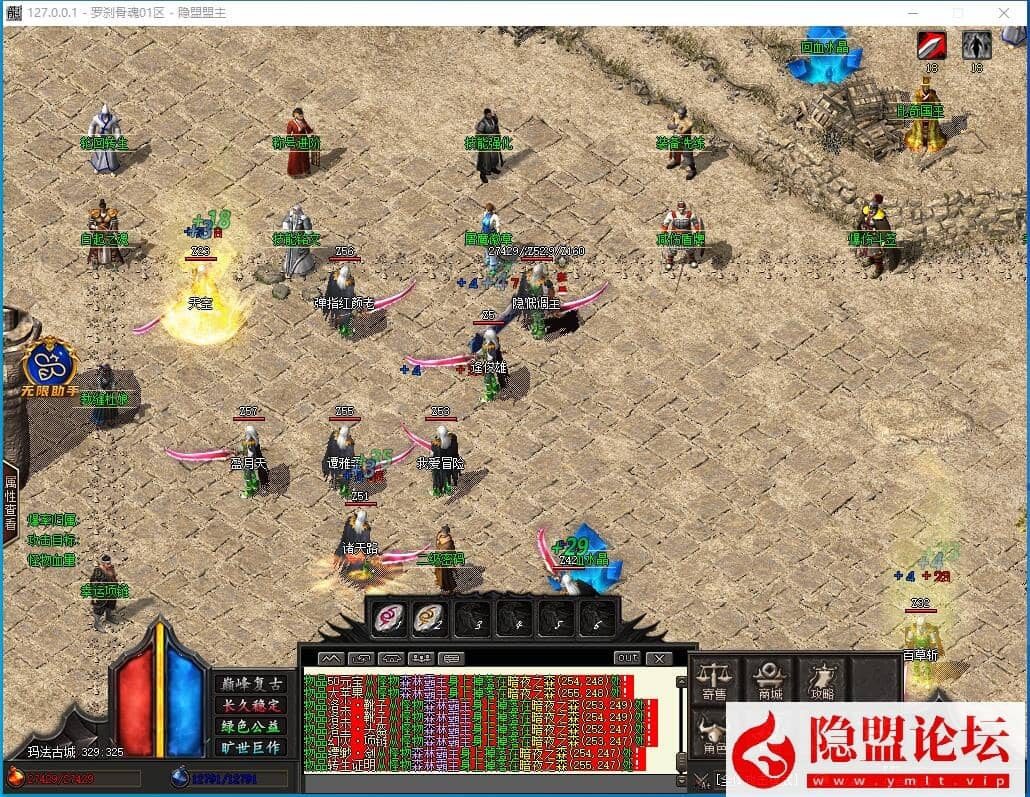Click the mountain-shaped chat toolbar button
Screen dimensions: 1030x797
click(x=331, y=658)
